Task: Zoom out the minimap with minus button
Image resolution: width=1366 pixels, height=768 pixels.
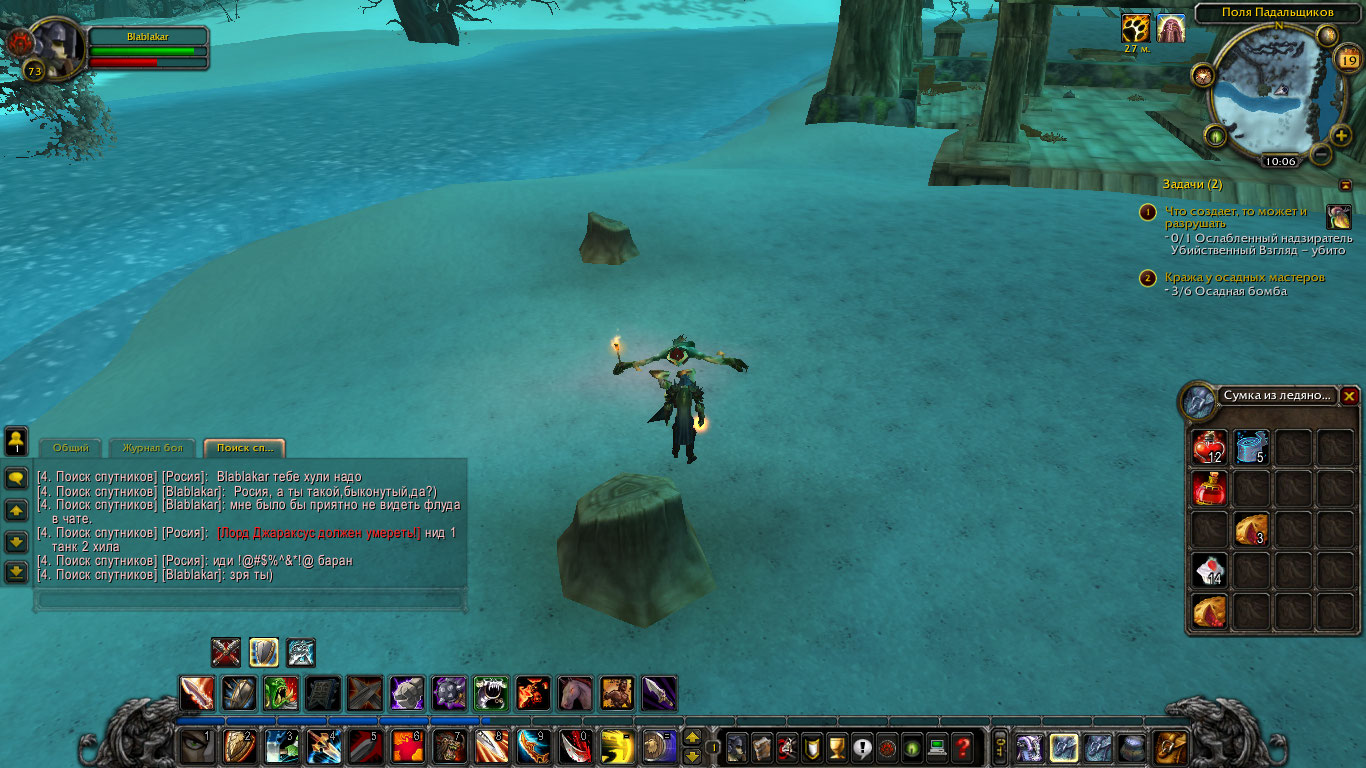Action: point(1320,155)
